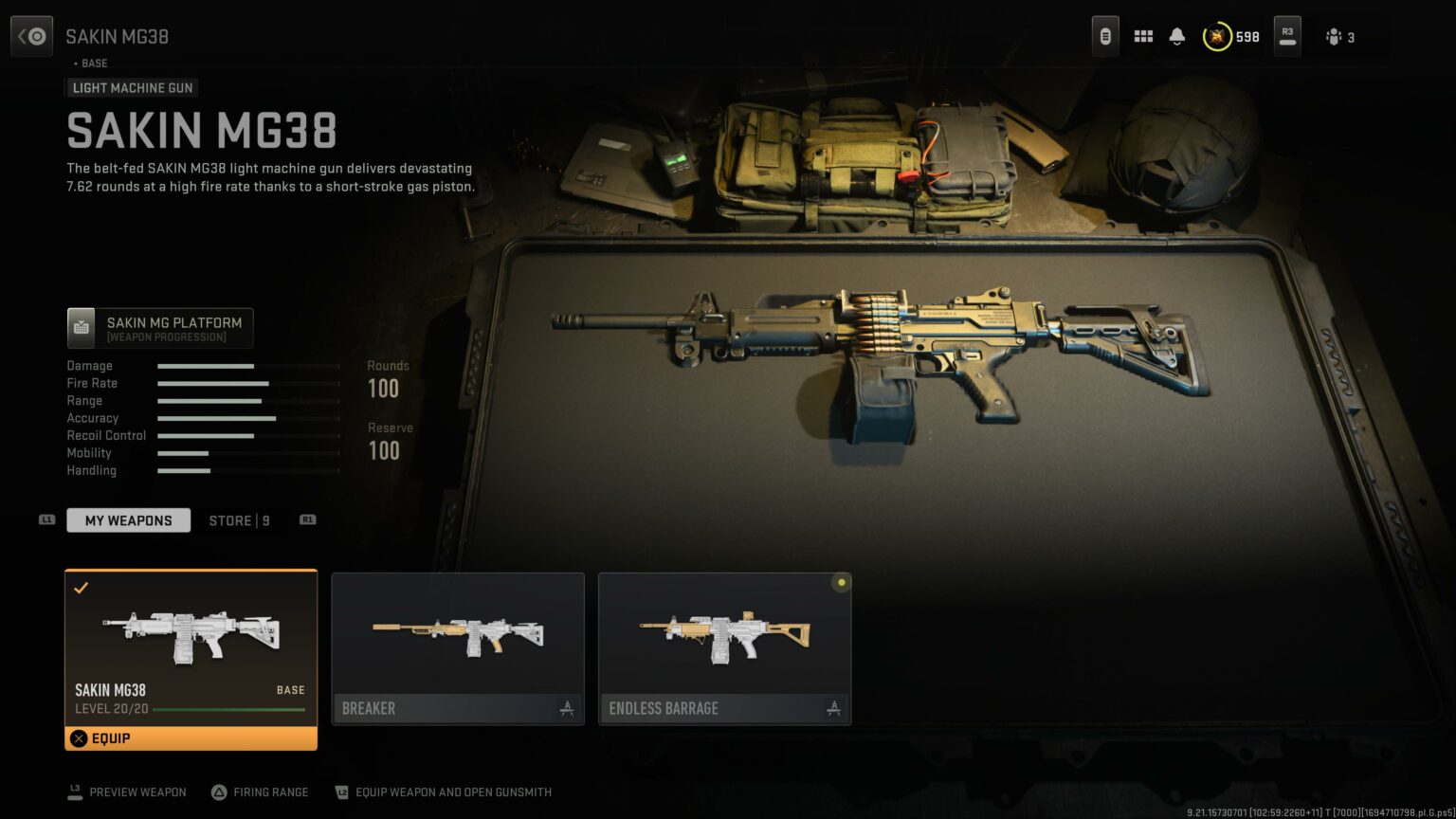Click the BASE label under SAKIN MG38 title
The height and width of the screenshot is (819, 1456).
pyautogui.click(x=93, y=63)
